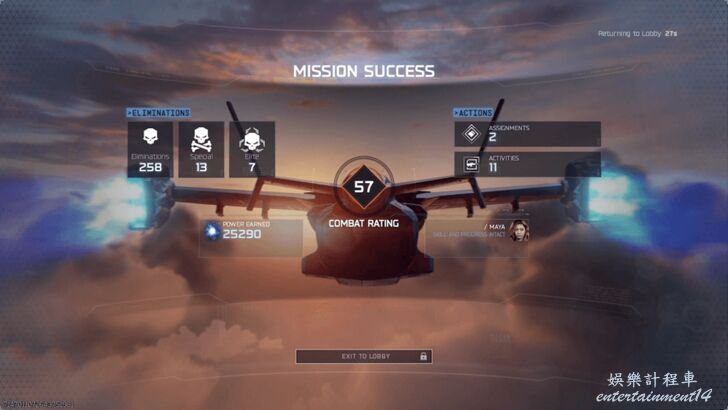Image resolution: width=728 pixels, height=410 pixels.
Task: Open the Activities action row
Action: pos(527,164)
